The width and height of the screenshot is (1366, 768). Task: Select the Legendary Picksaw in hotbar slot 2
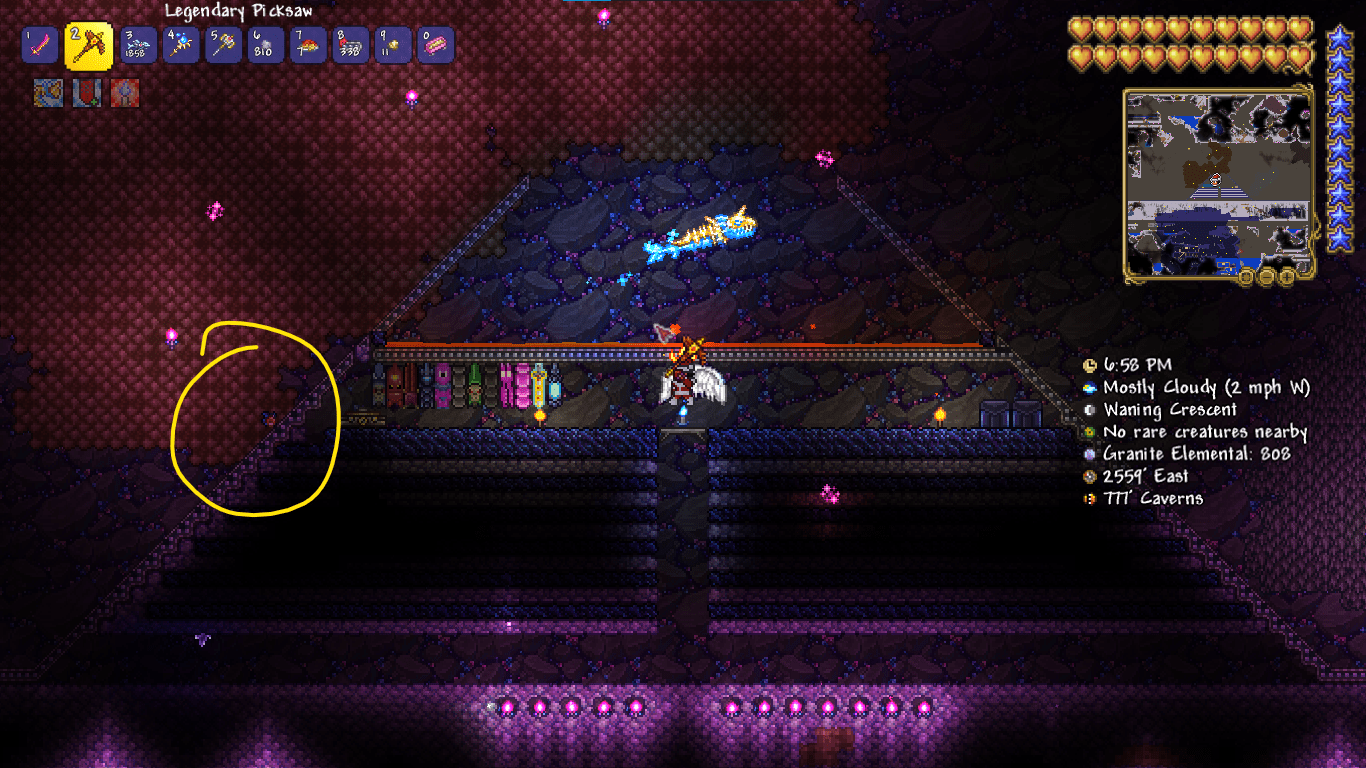[40, 45]
